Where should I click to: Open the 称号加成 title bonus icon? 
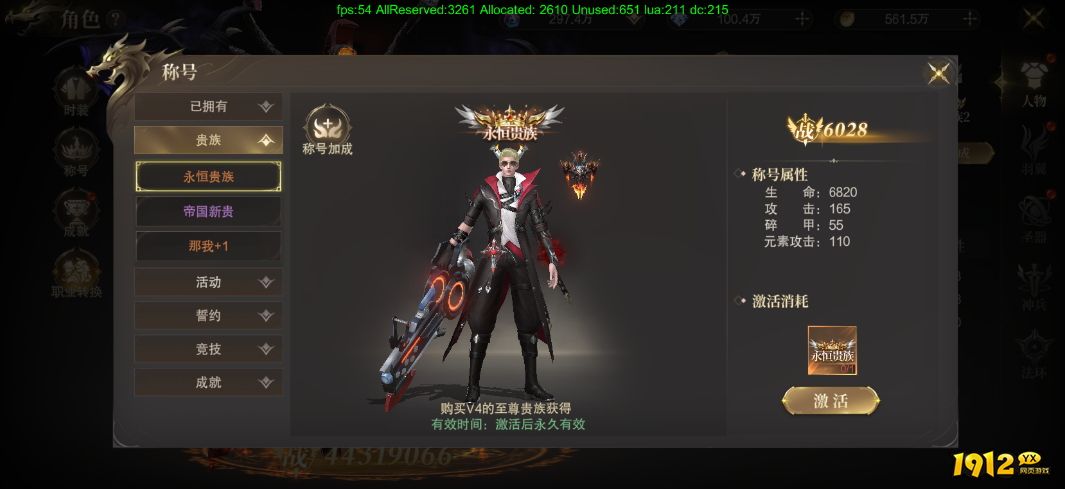328,131
